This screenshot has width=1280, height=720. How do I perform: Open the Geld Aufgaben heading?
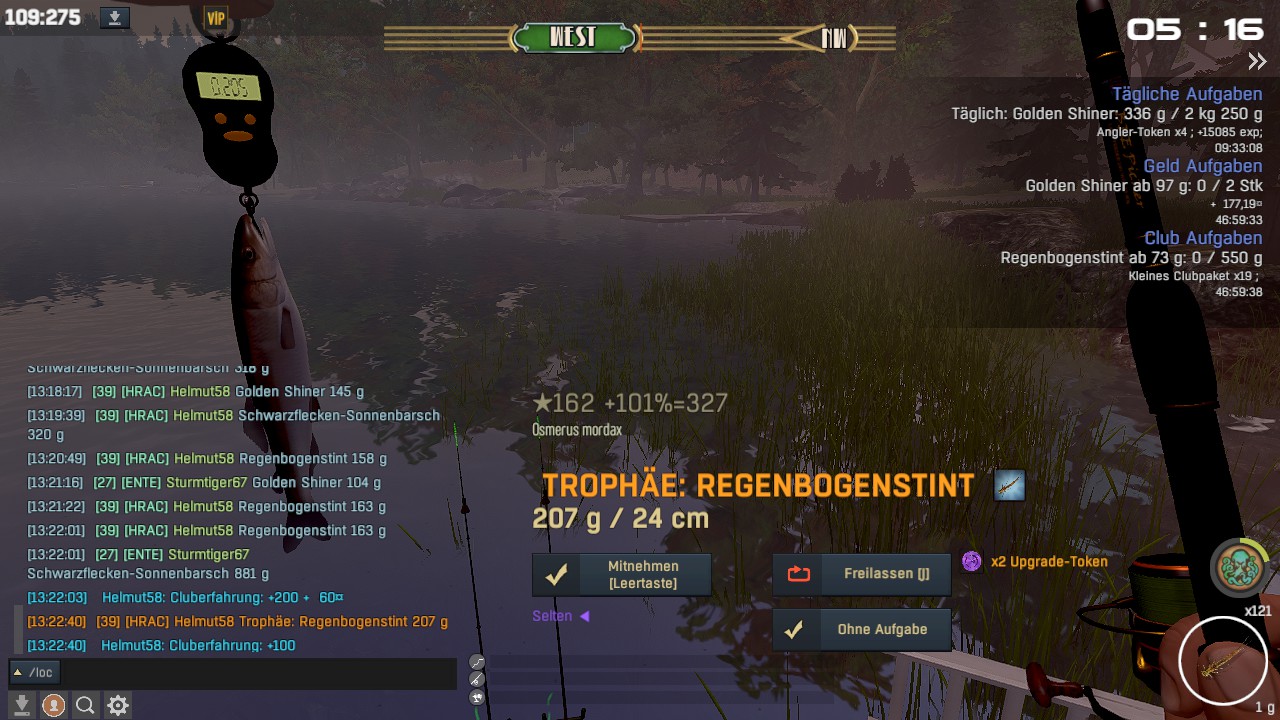[x=1202, y=166]
